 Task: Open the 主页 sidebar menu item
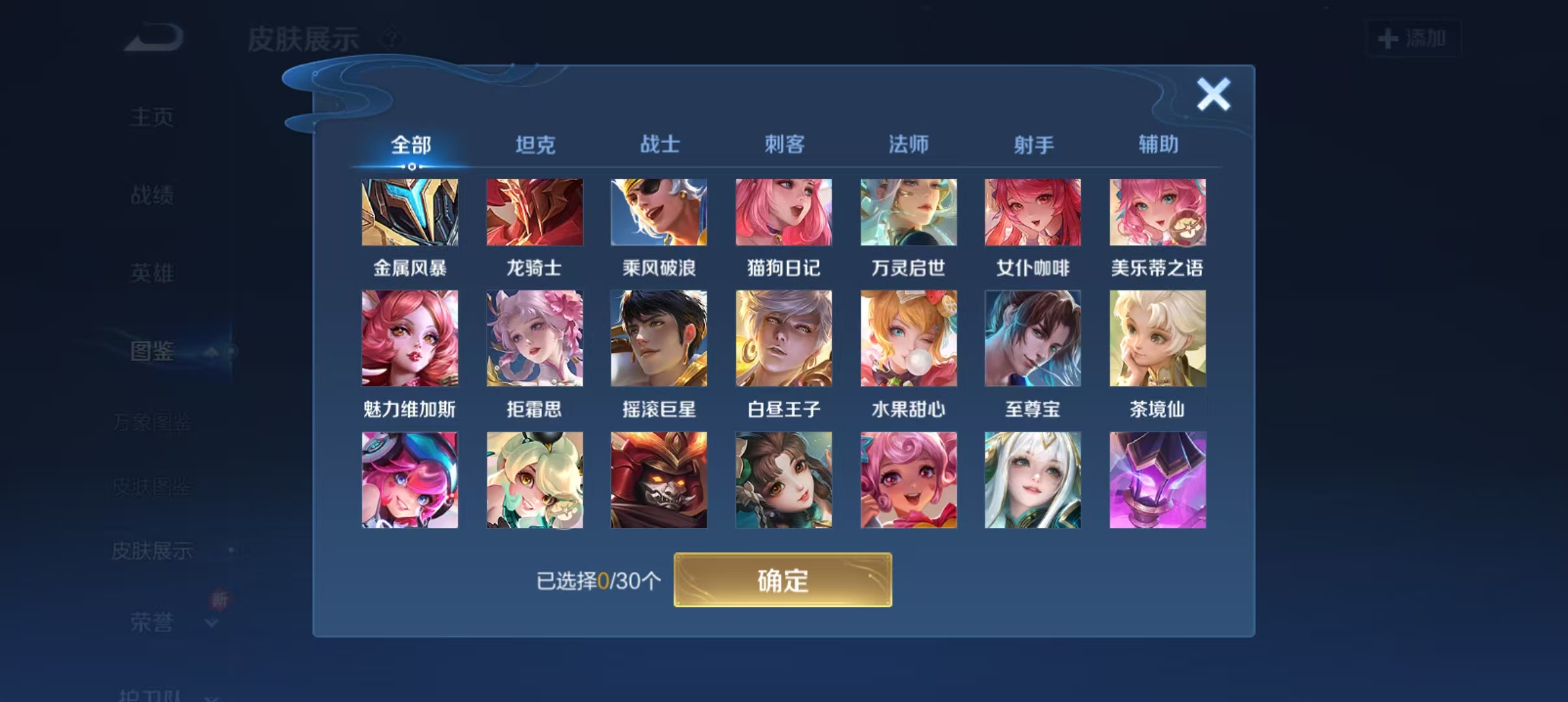click(x=151, y=115)
